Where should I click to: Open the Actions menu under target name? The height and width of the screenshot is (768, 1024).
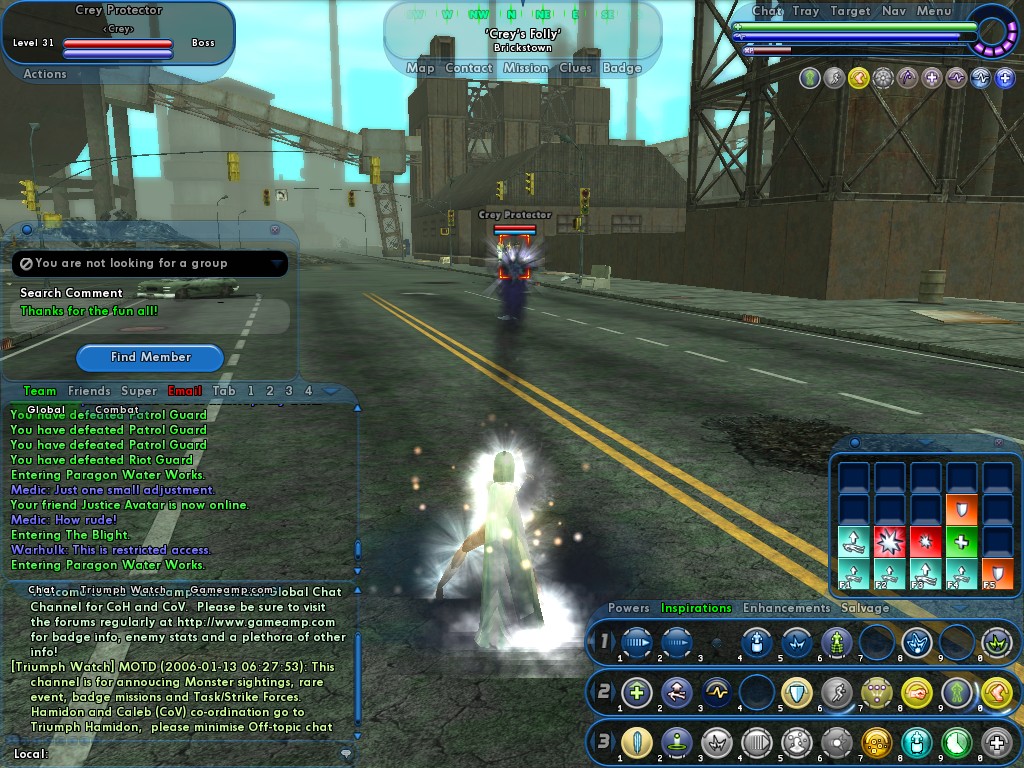(45, 74)
